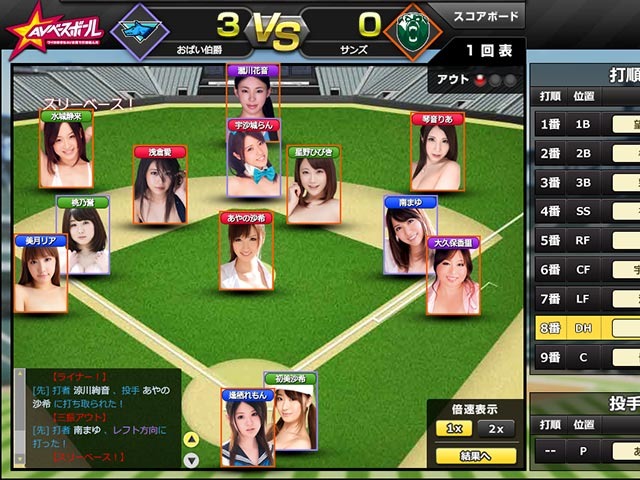Pick the 星野ひびき player card
The height and width of the screenshot is (480, 640).
point(313,183)
